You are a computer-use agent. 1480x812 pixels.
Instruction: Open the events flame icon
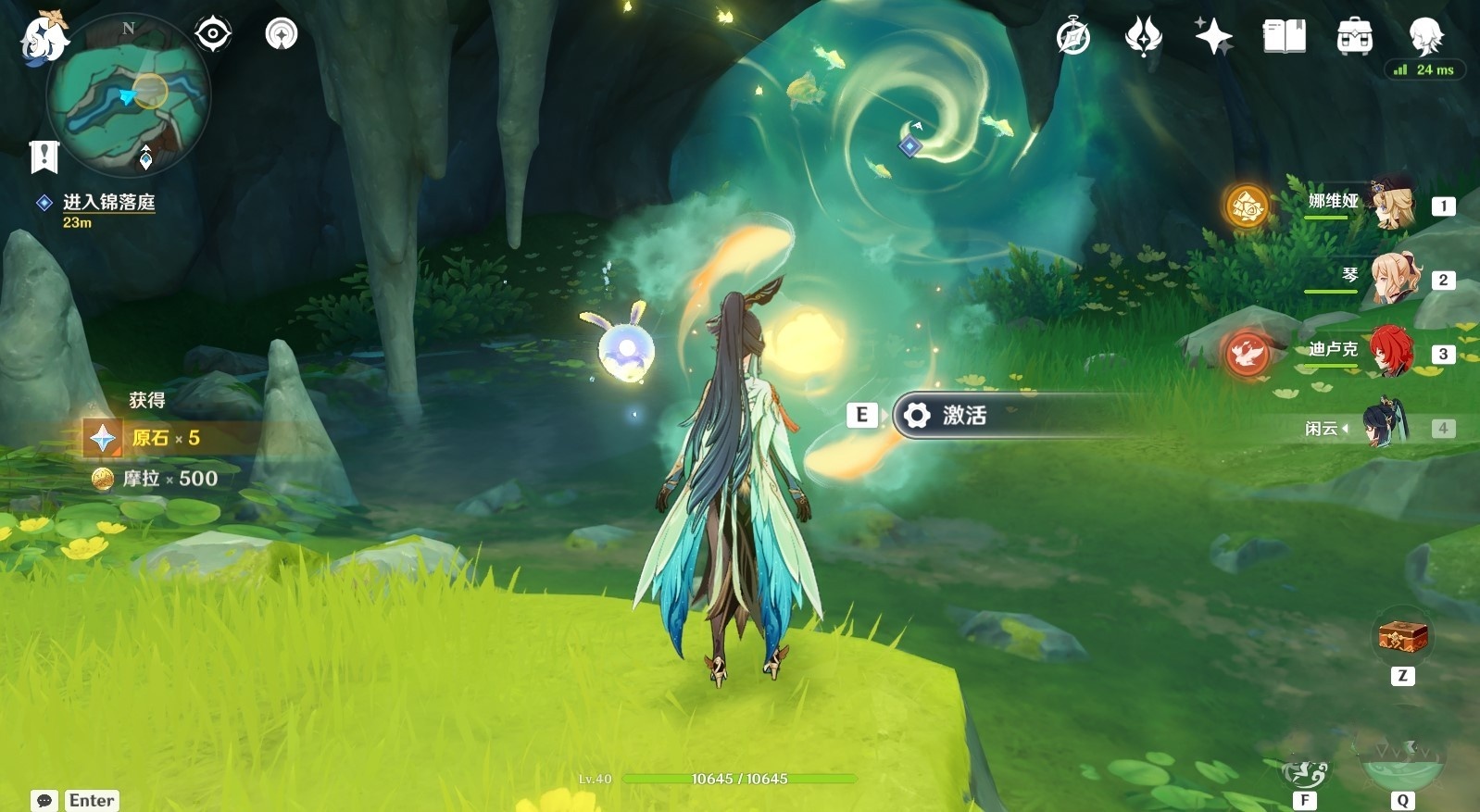click(1143, 37)
